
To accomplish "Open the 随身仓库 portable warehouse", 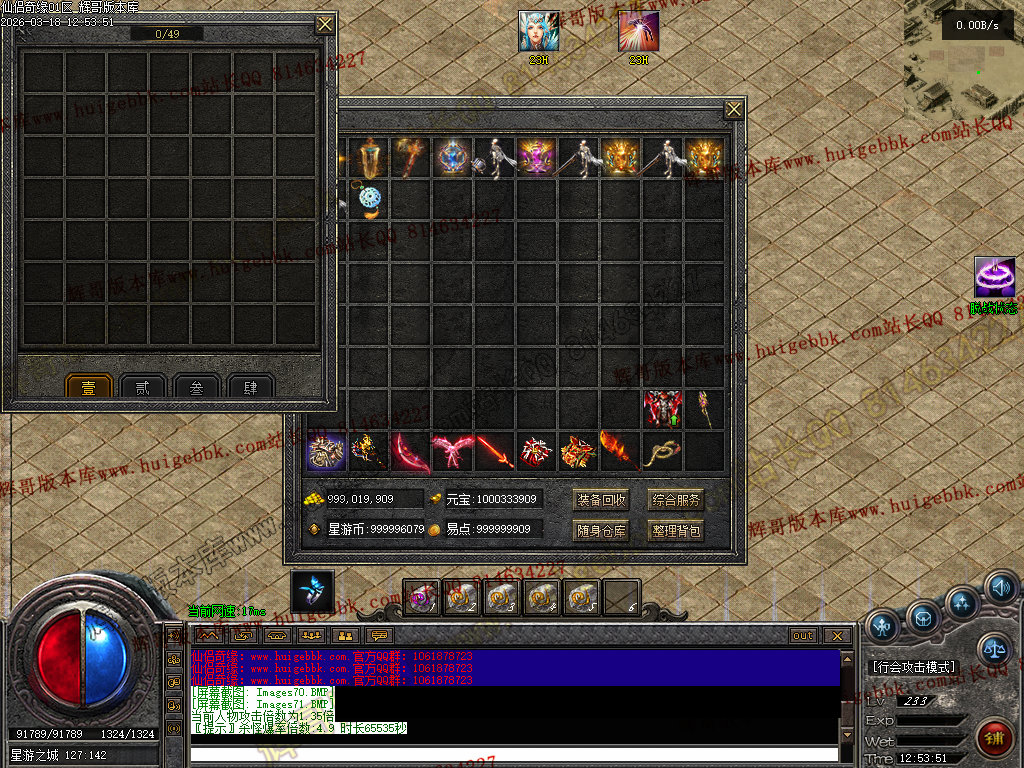I will click(x=602, y=530).
